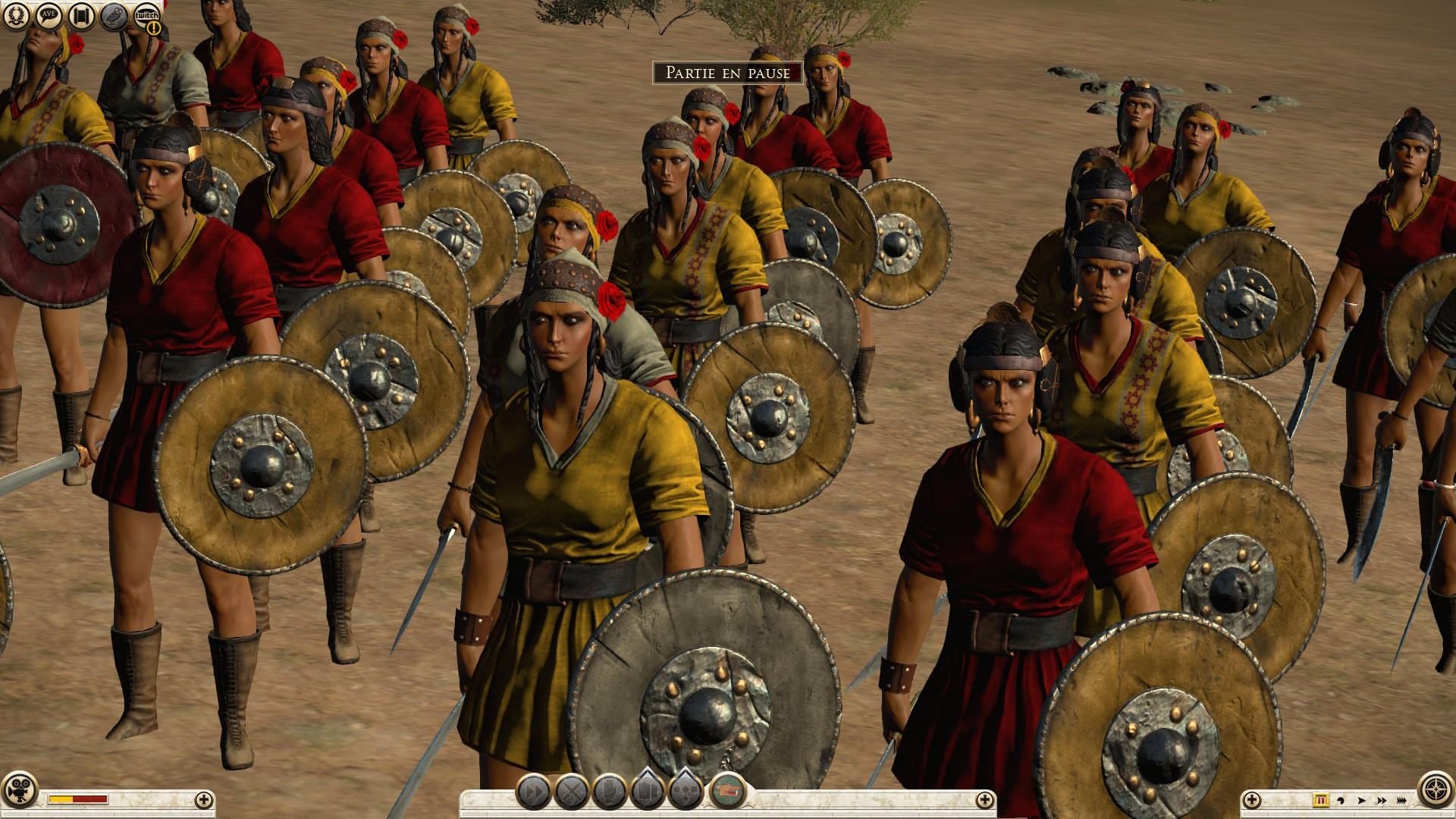Image resolution: width=1456 pixels, height=819 pixels.
Task: Open the unit grouping shapes button
Action: [x=685, y=793]
